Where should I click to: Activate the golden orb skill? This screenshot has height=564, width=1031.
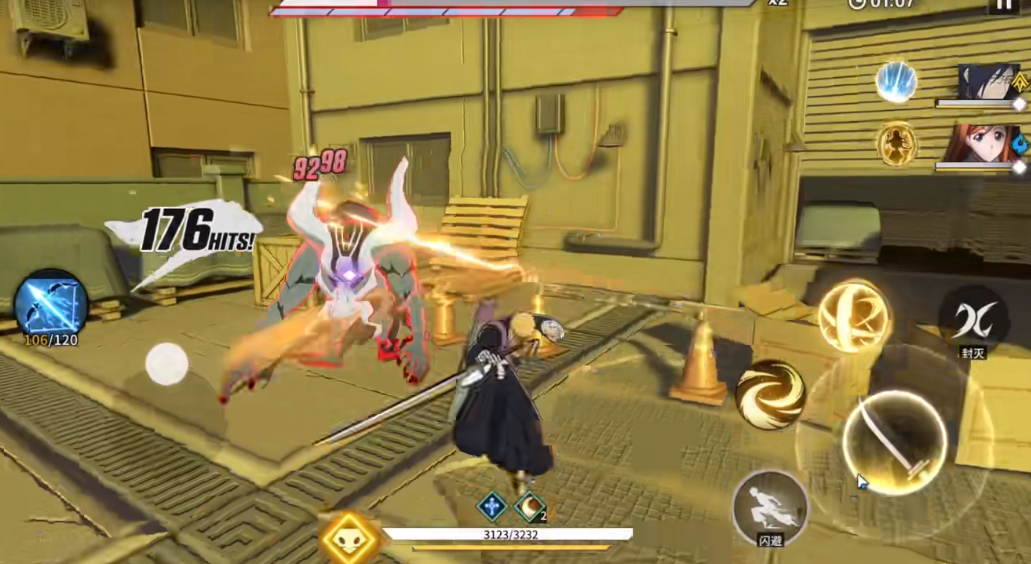pos(853,316)
